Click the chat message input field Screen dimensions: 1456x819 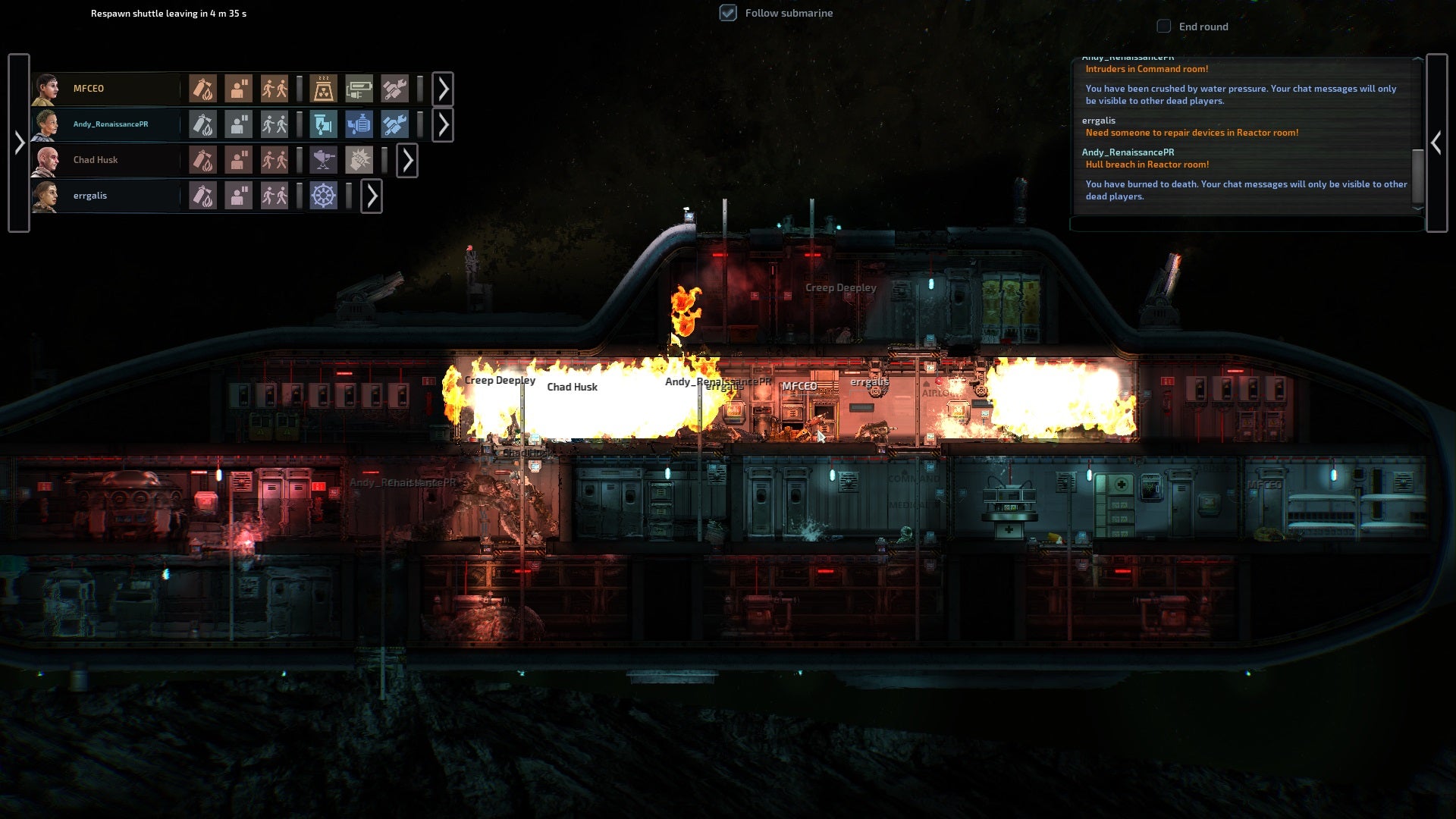click(1247, 224)
